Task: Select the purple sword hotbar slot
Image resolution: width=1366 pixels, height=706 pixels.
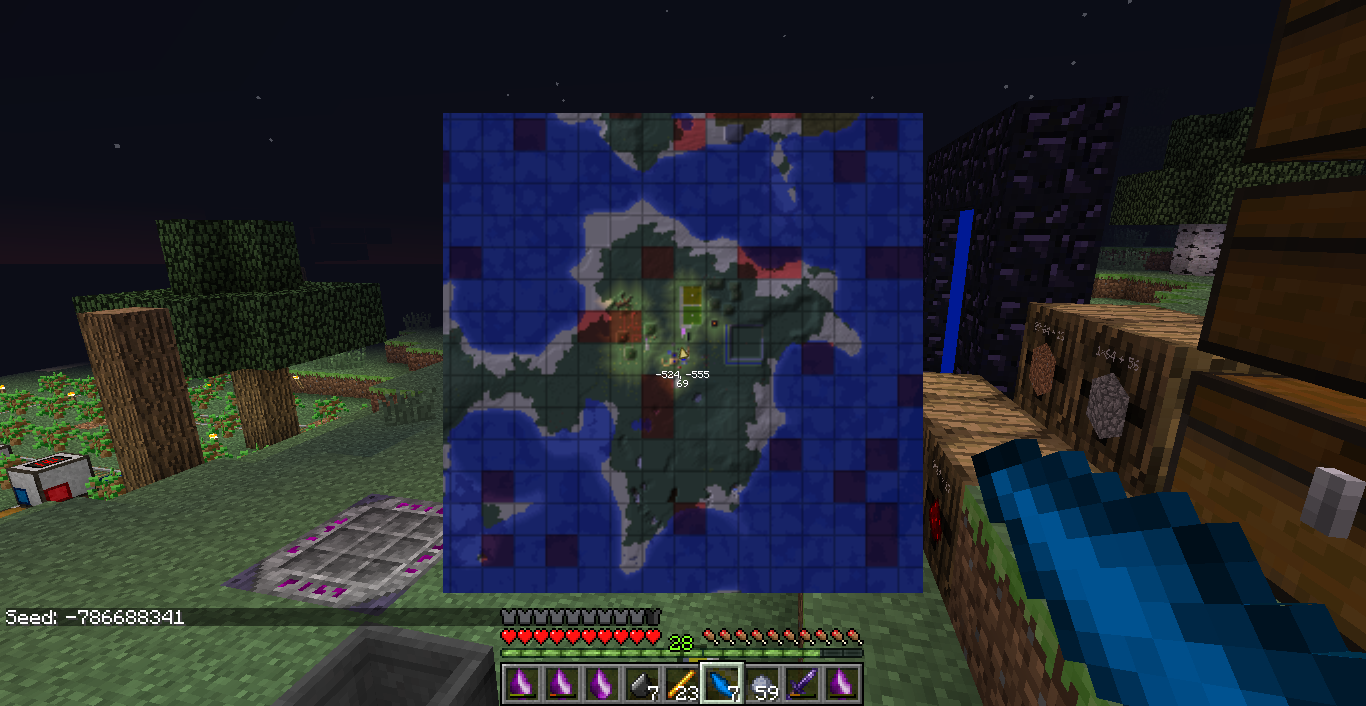Action: pyautogui.click(x=801, y=684)
